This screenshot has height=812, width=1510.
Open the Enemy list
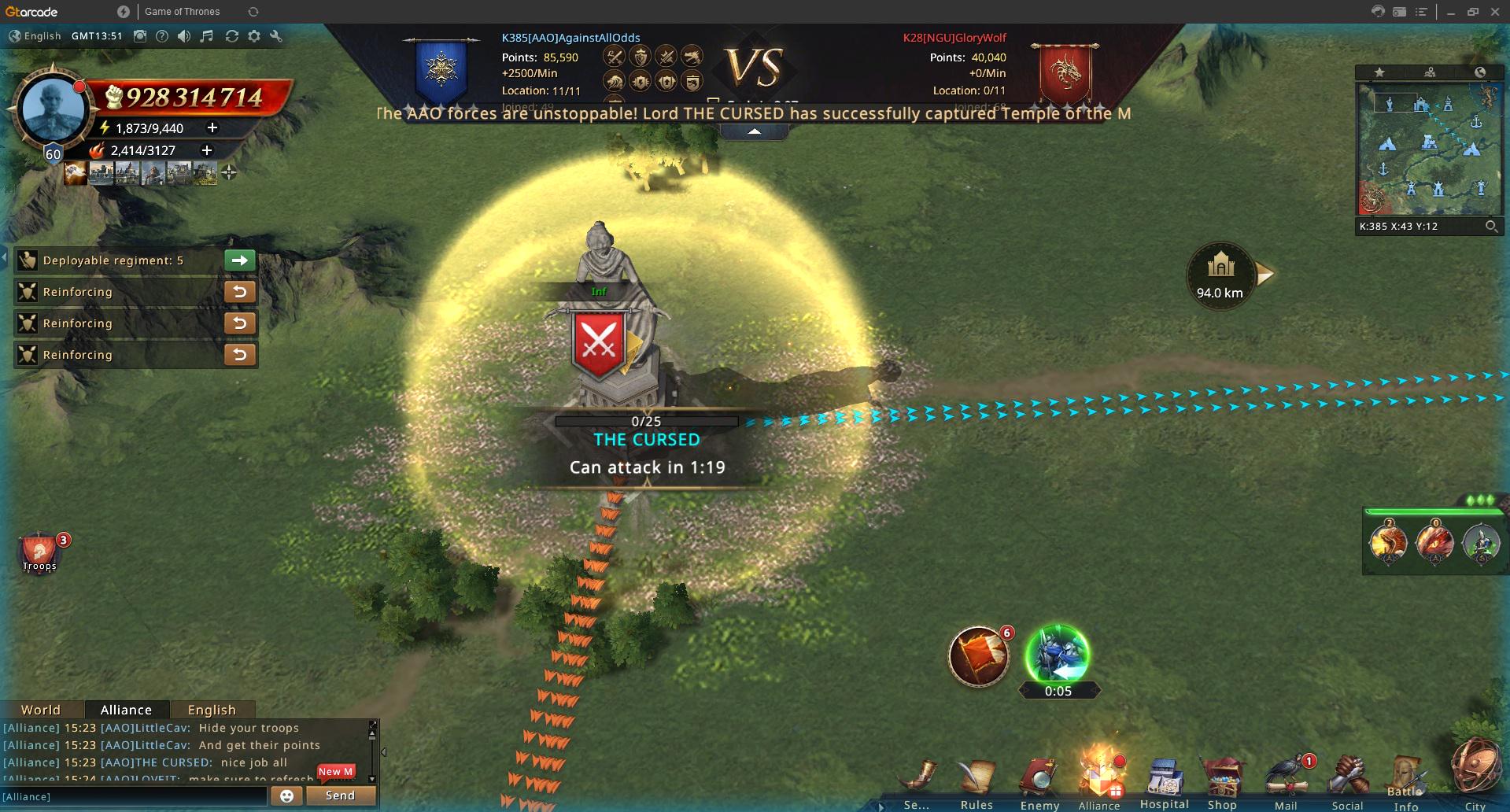pos(1039,781)
